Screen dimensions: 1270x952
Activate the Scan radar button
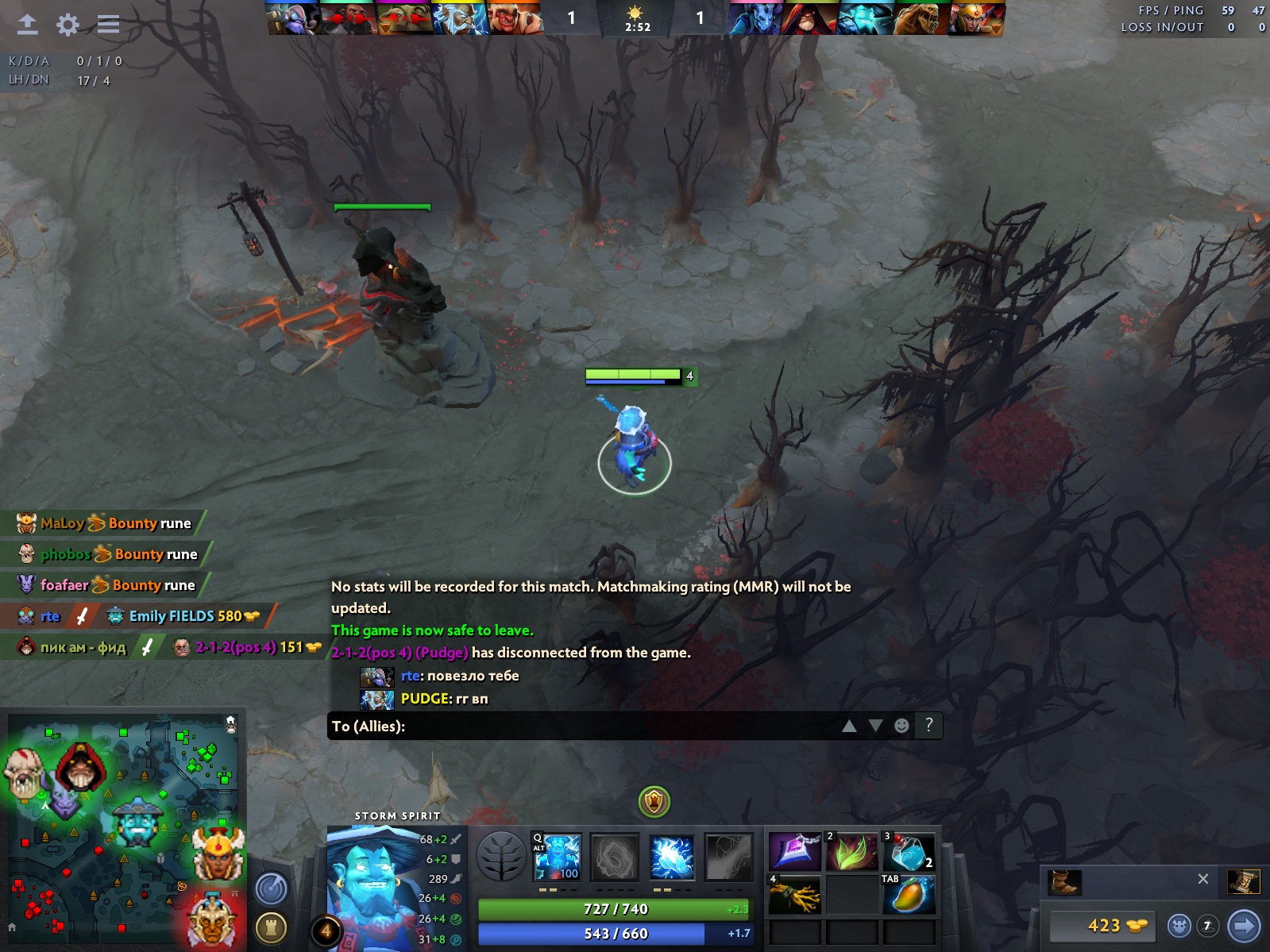[271, 888]
